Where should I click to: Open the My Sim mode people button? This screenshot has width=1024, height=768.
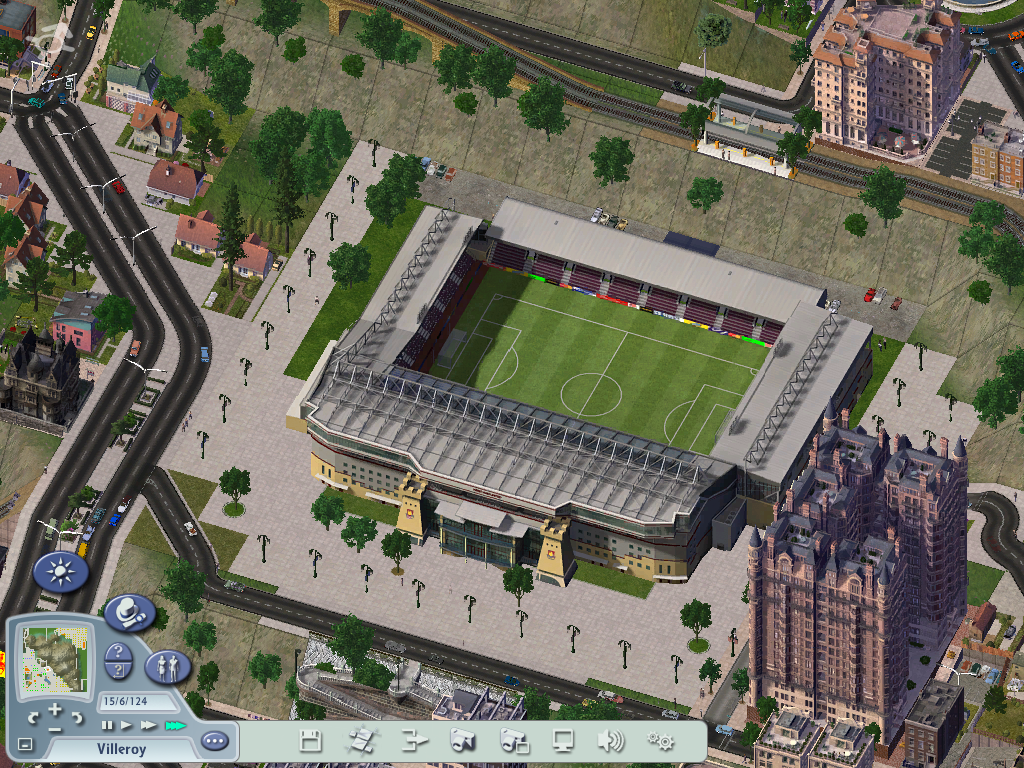click(167, 667)
